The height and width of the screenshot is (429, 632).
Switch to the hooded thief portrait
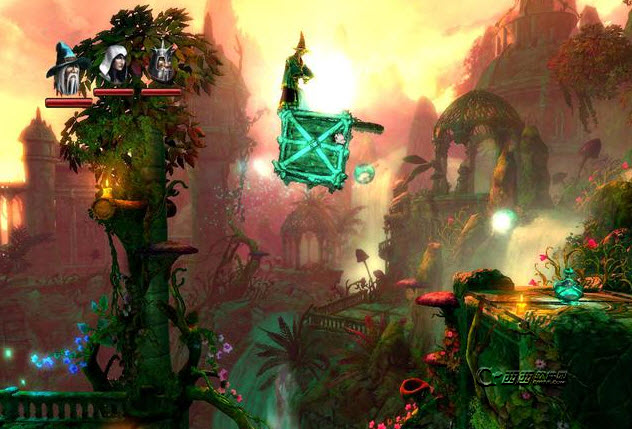pyautogui.click(x=113, y=64)
